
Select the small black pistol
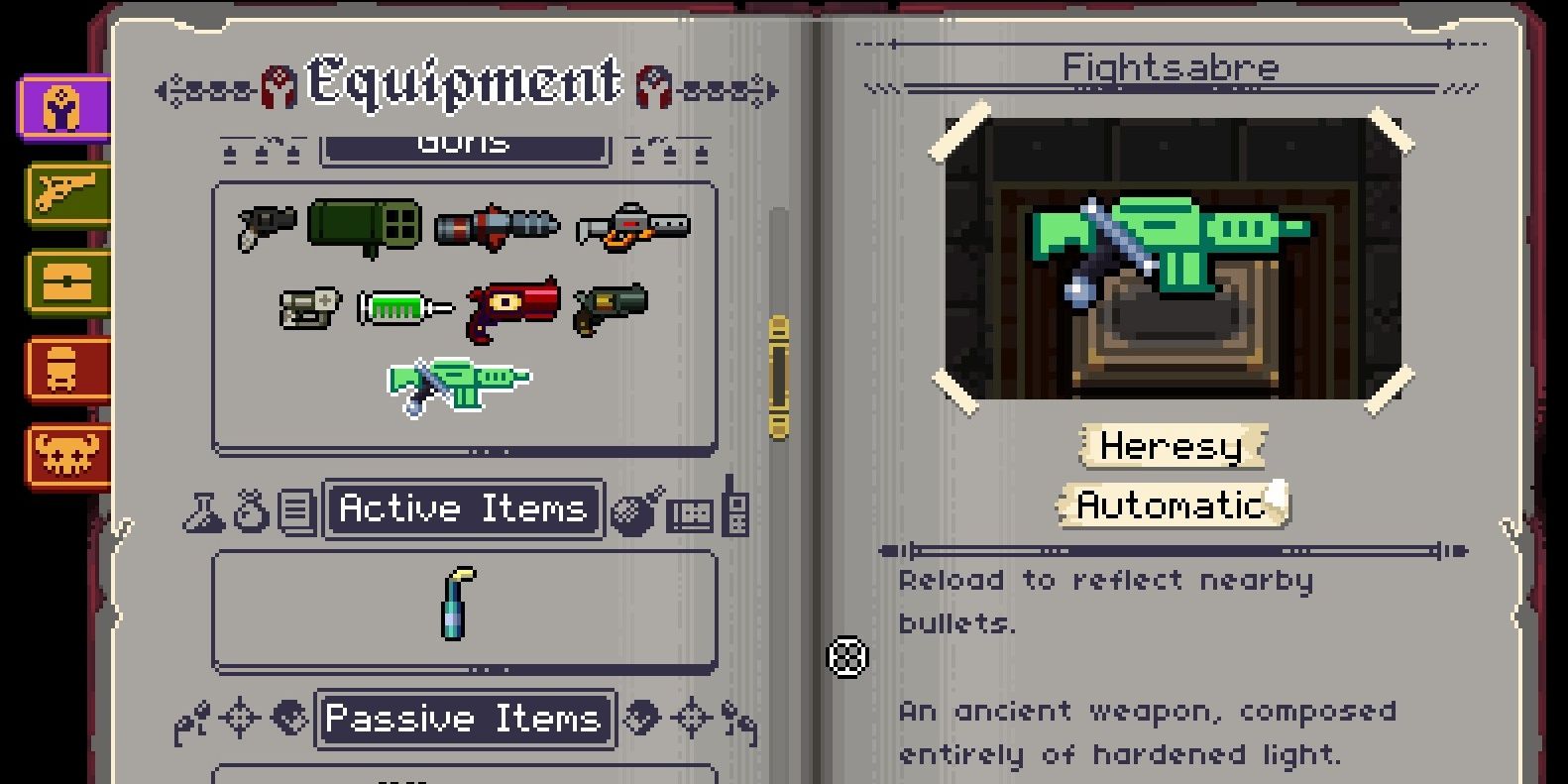[267, 226]
